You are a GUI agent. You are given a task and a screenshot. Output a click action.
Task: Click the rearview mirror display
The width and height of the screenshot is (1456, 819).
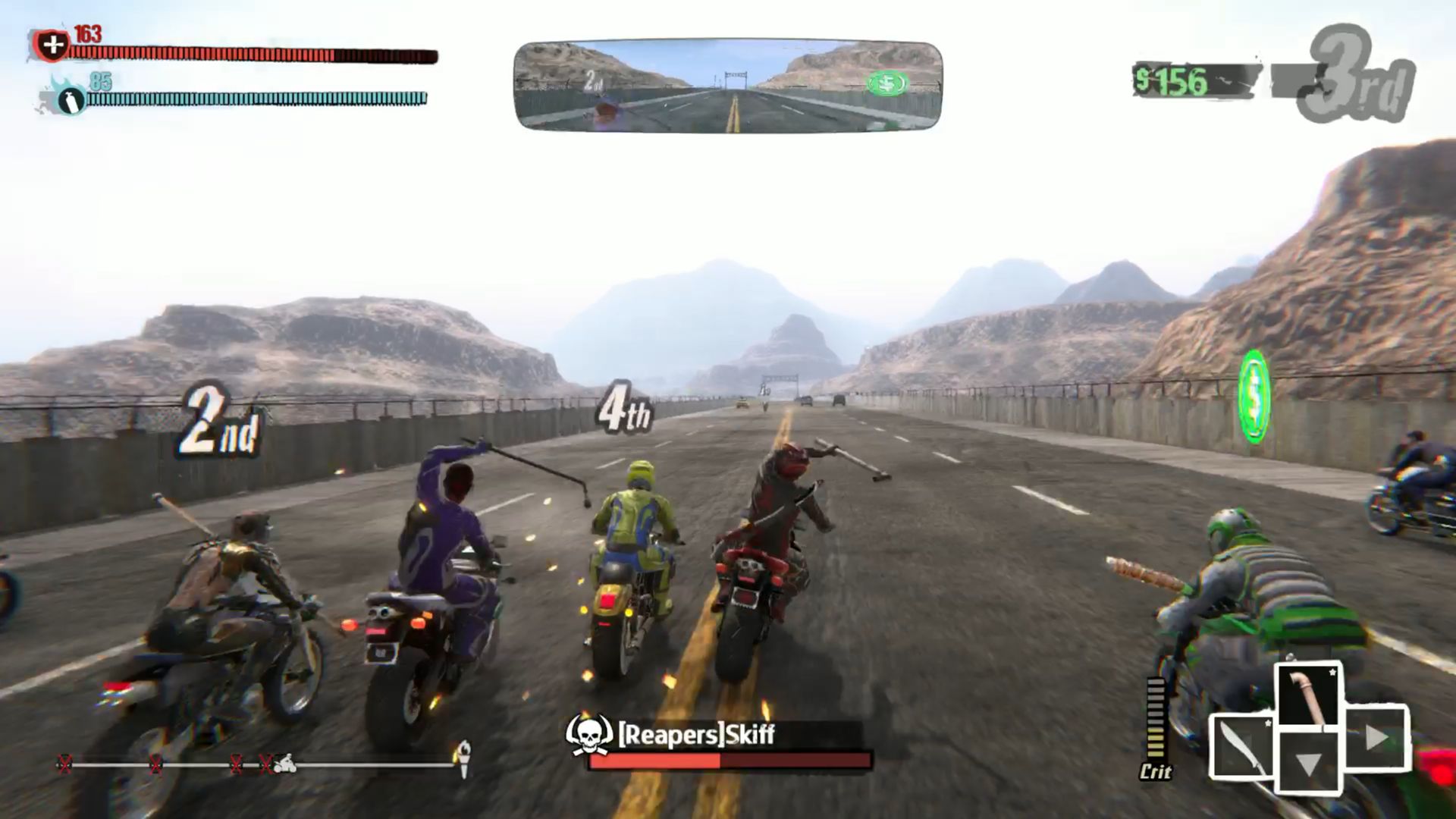tap(728, 86)
